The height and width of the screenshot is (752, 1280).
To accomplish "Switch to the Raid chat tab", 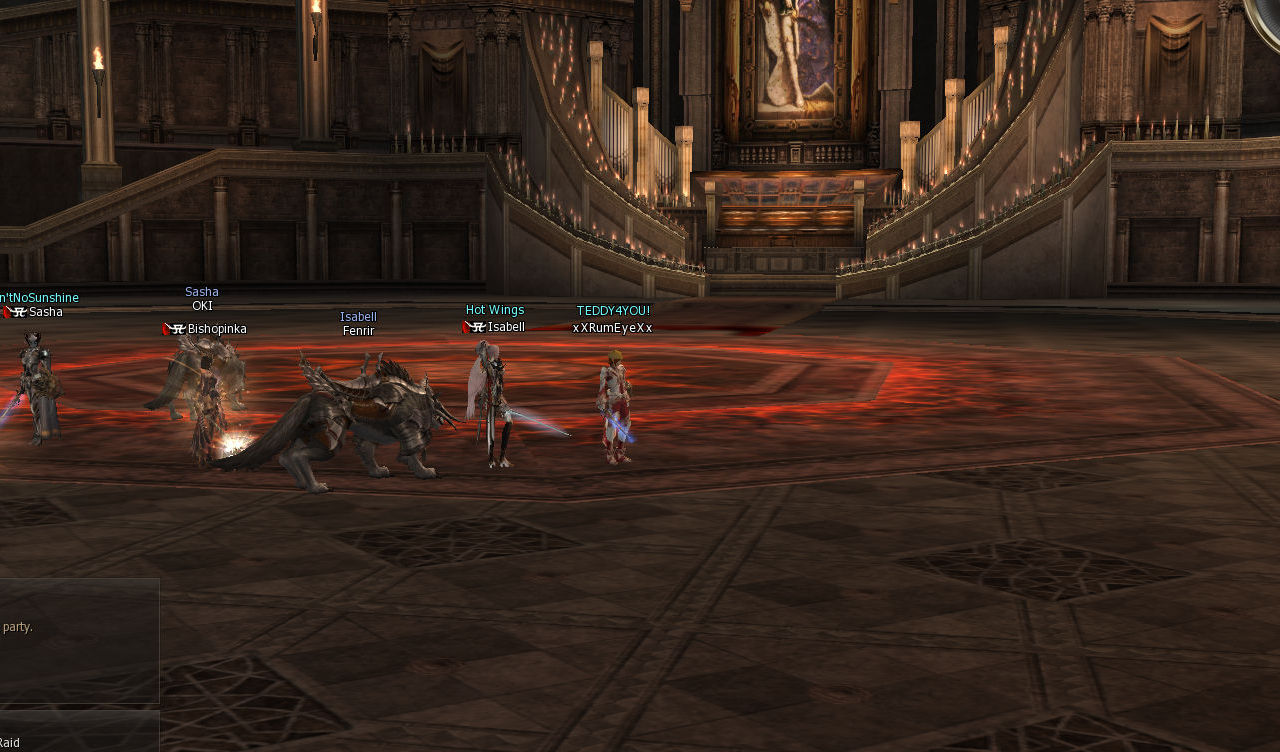I will pos(14,743).
